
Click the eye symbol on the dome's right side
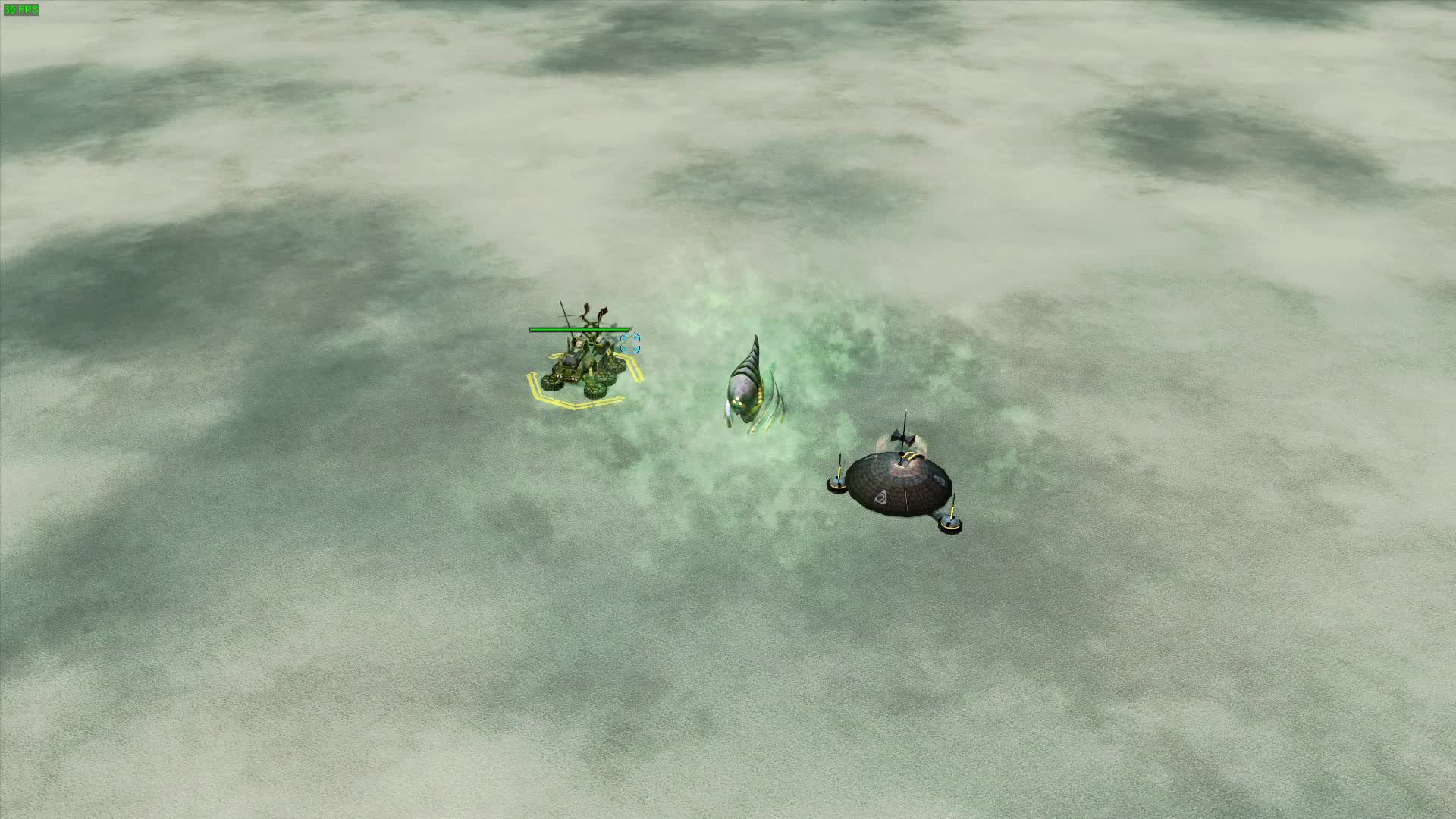pyautogui.click(x=940, y=480)
